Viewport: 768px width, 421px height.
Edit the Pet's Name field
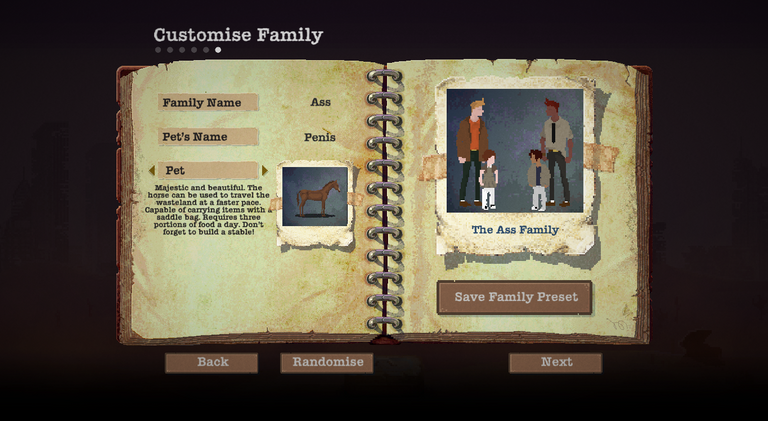320,137
